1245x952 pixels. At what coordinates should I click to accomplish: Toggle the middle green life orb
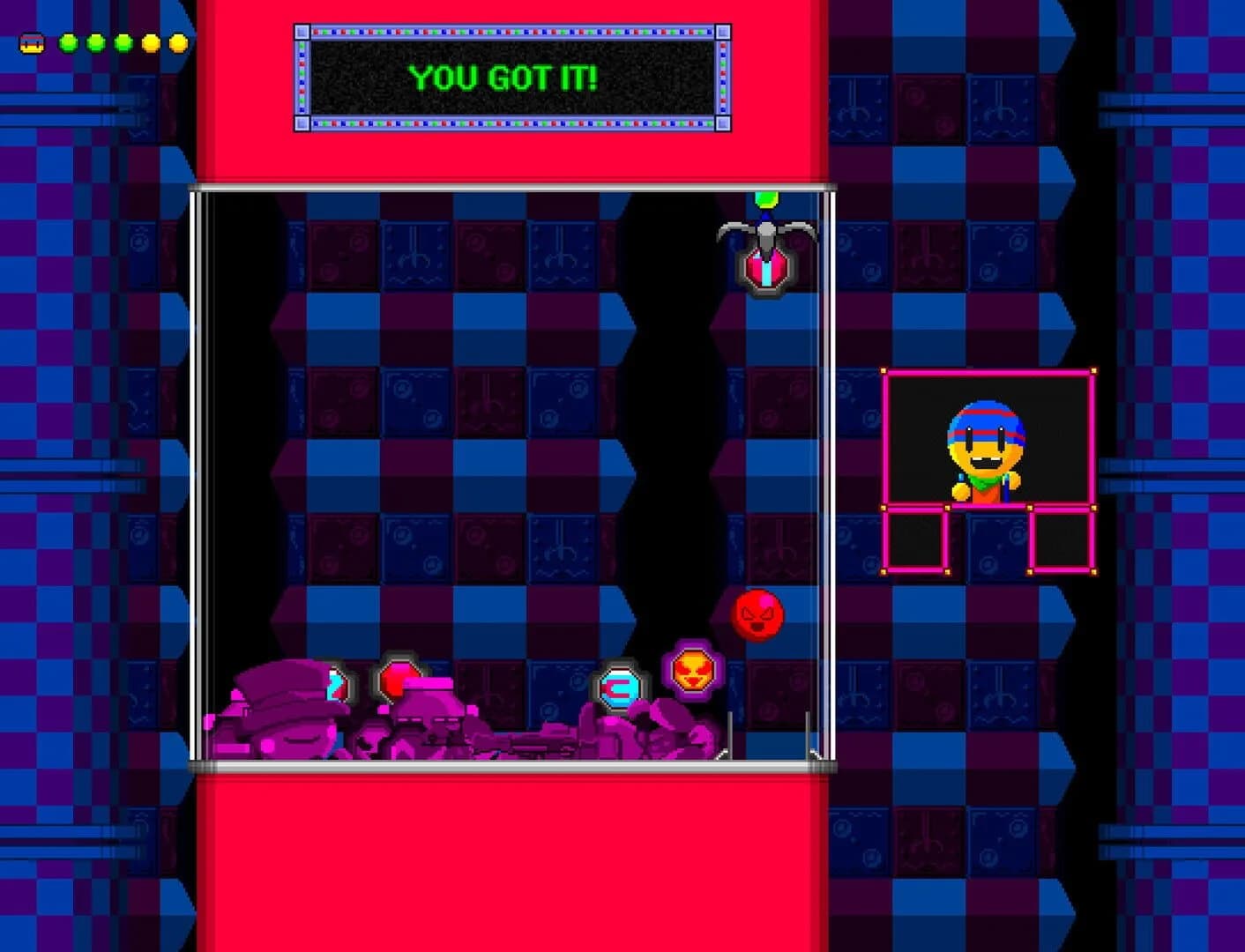click(x=95, y=42)
